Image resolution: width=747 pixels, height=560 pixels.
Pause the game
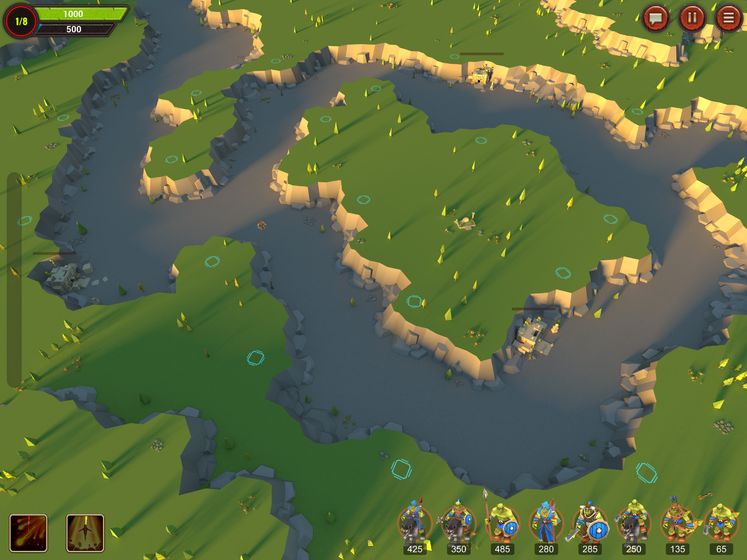pos(692,17)
